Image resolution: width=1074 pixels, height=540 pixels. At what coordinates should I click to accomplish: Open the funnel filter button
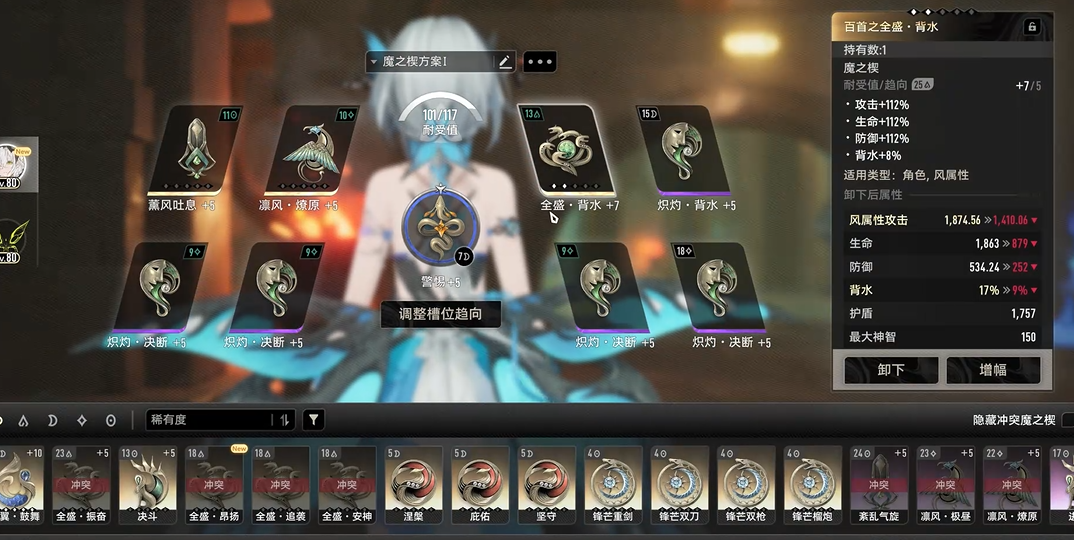[x=314, y=420]
